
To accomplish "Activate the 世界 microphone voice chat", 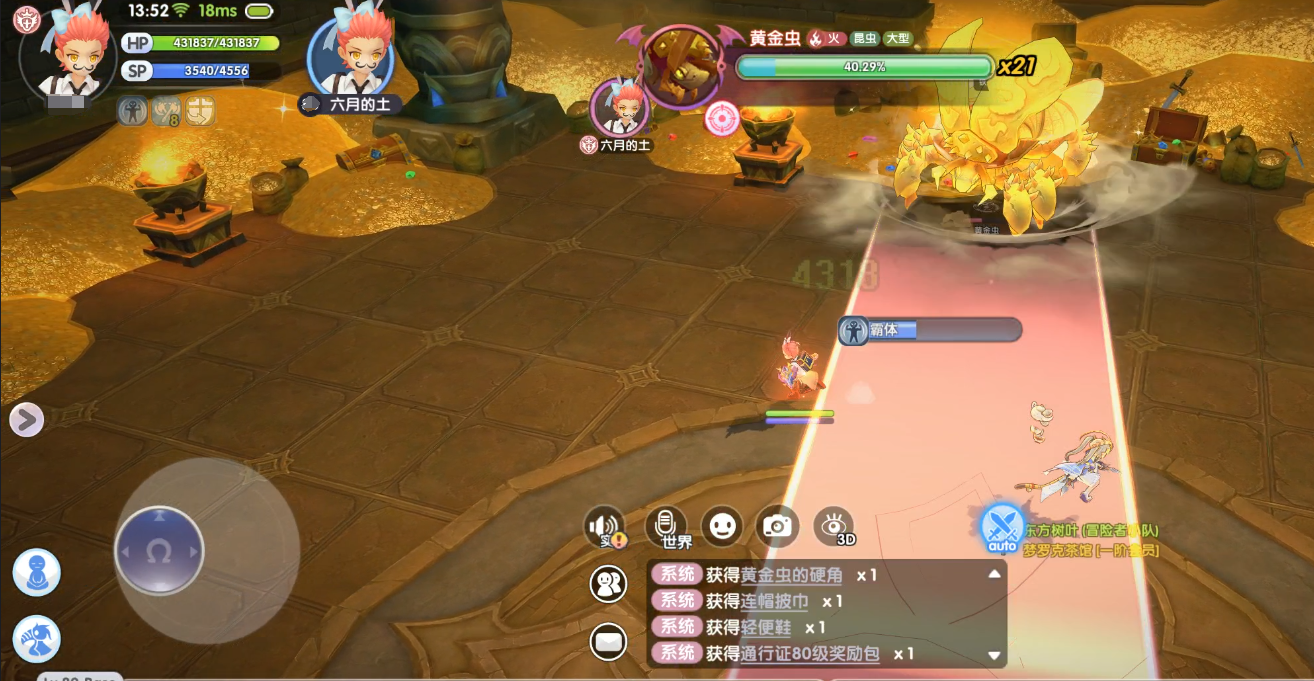I will click(x=666, y=527).
